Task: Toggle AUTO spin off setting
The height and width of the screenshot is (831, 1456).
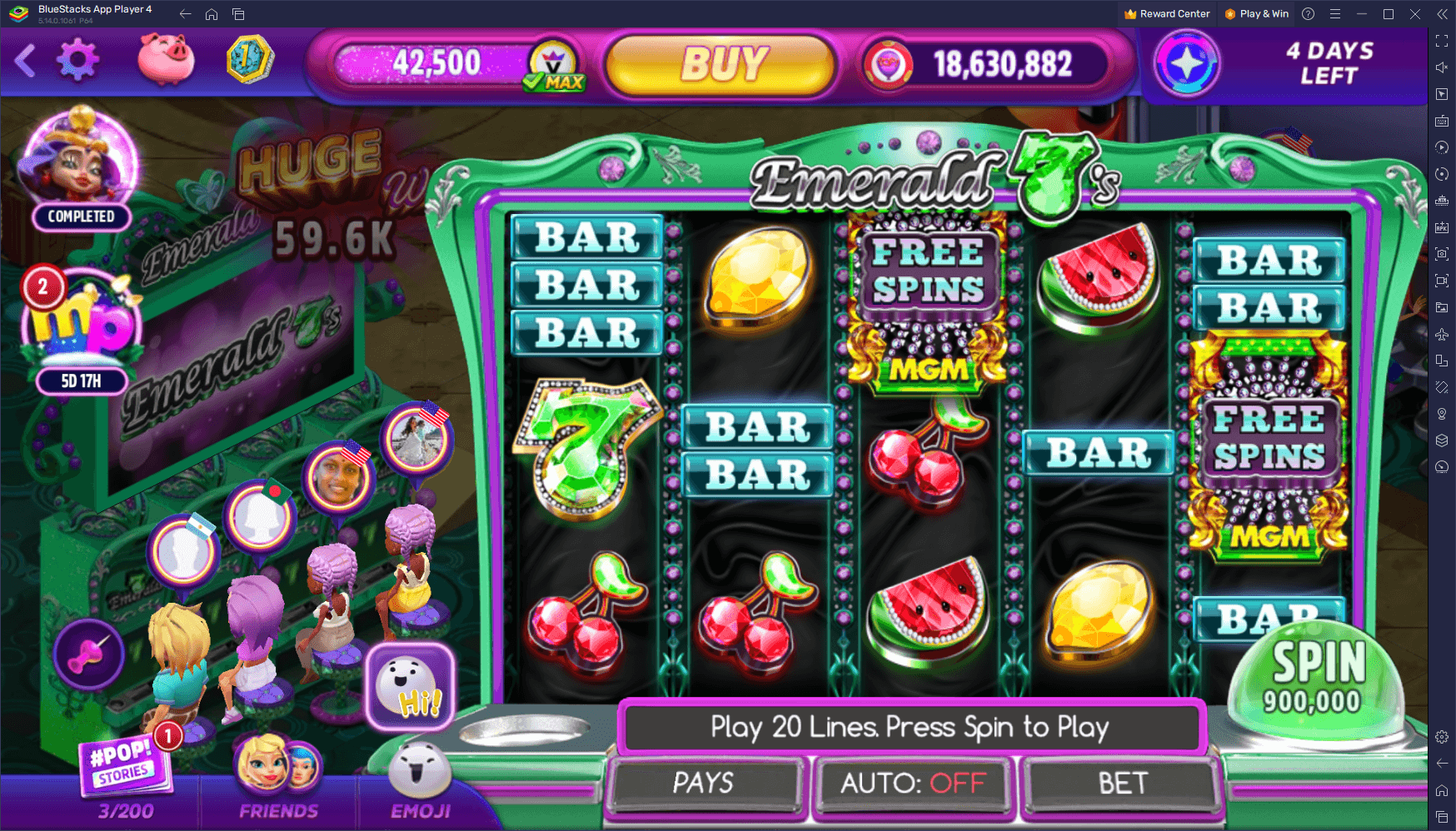Action: click(913, 784)
